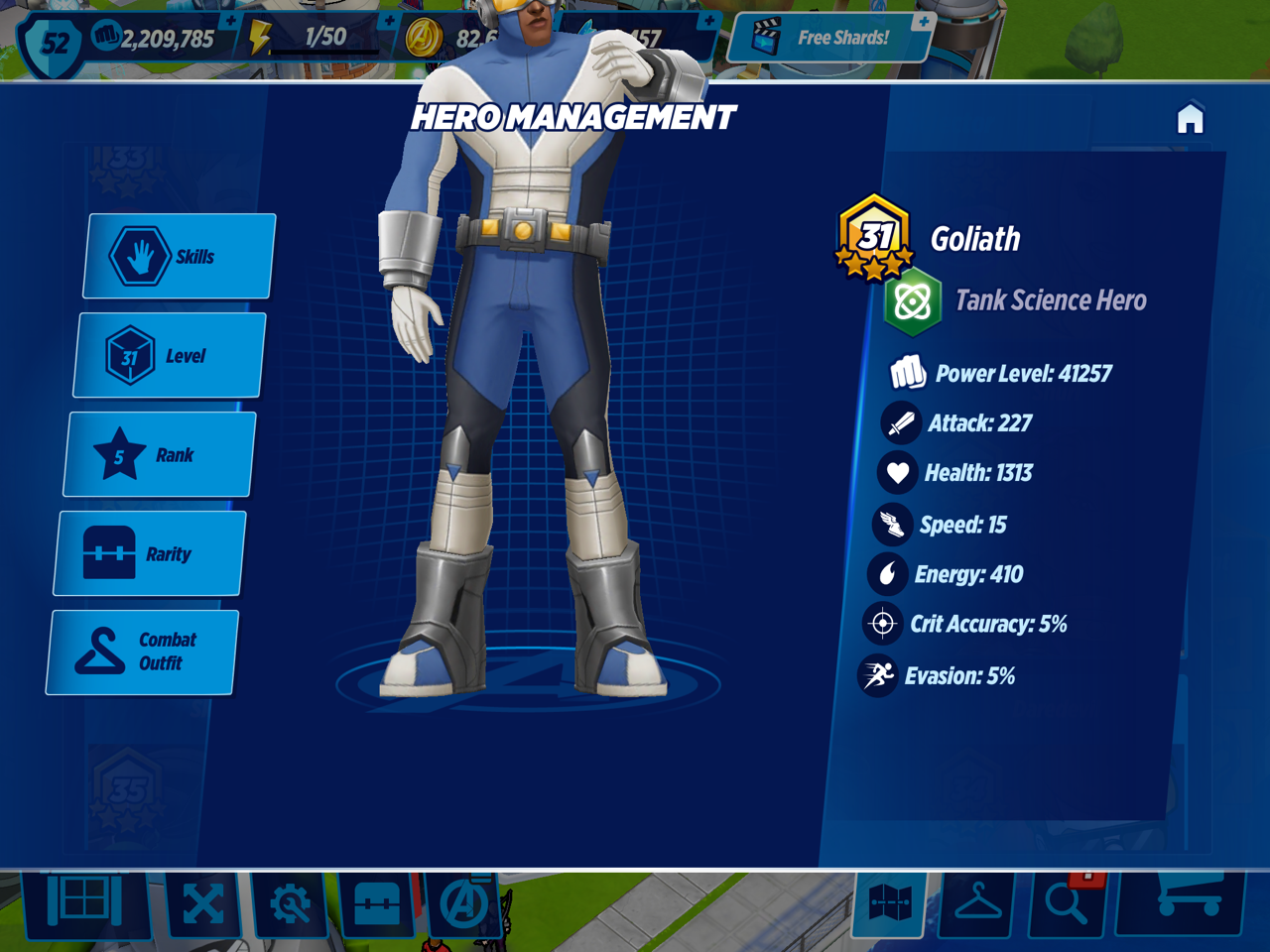
Task: Refill energy using the plus button
Action: pos(390,21)
